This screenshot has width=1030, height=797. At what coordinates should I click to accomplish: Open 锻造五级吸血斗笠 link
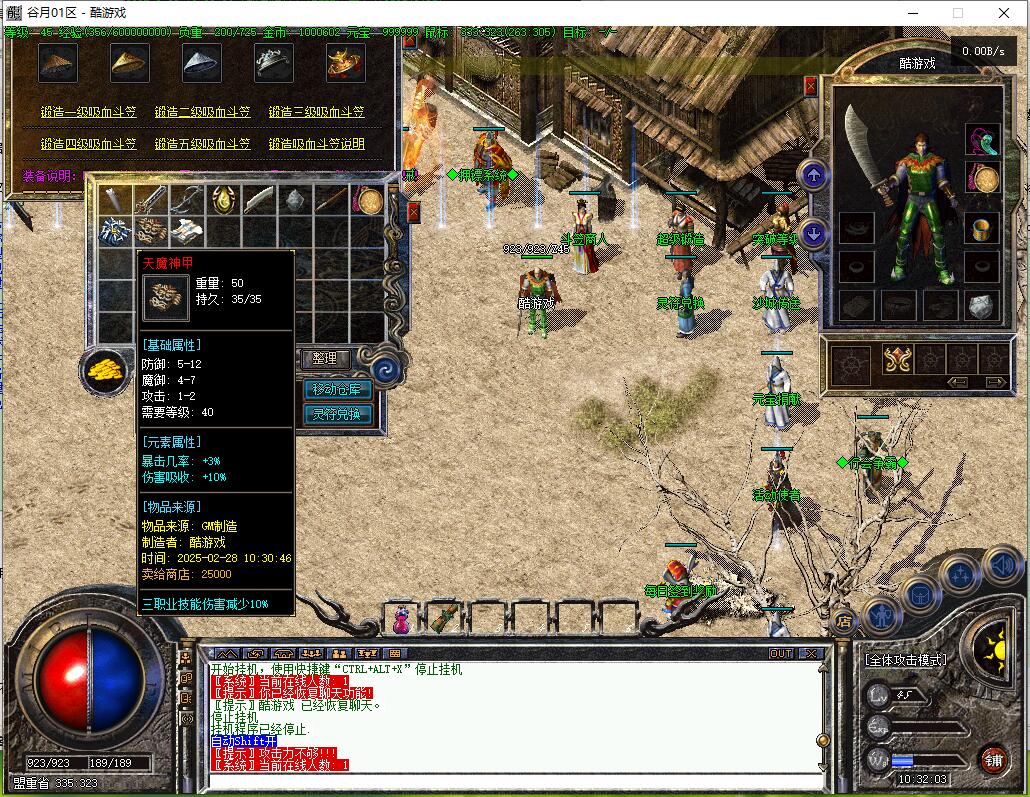tap(203, 144)
